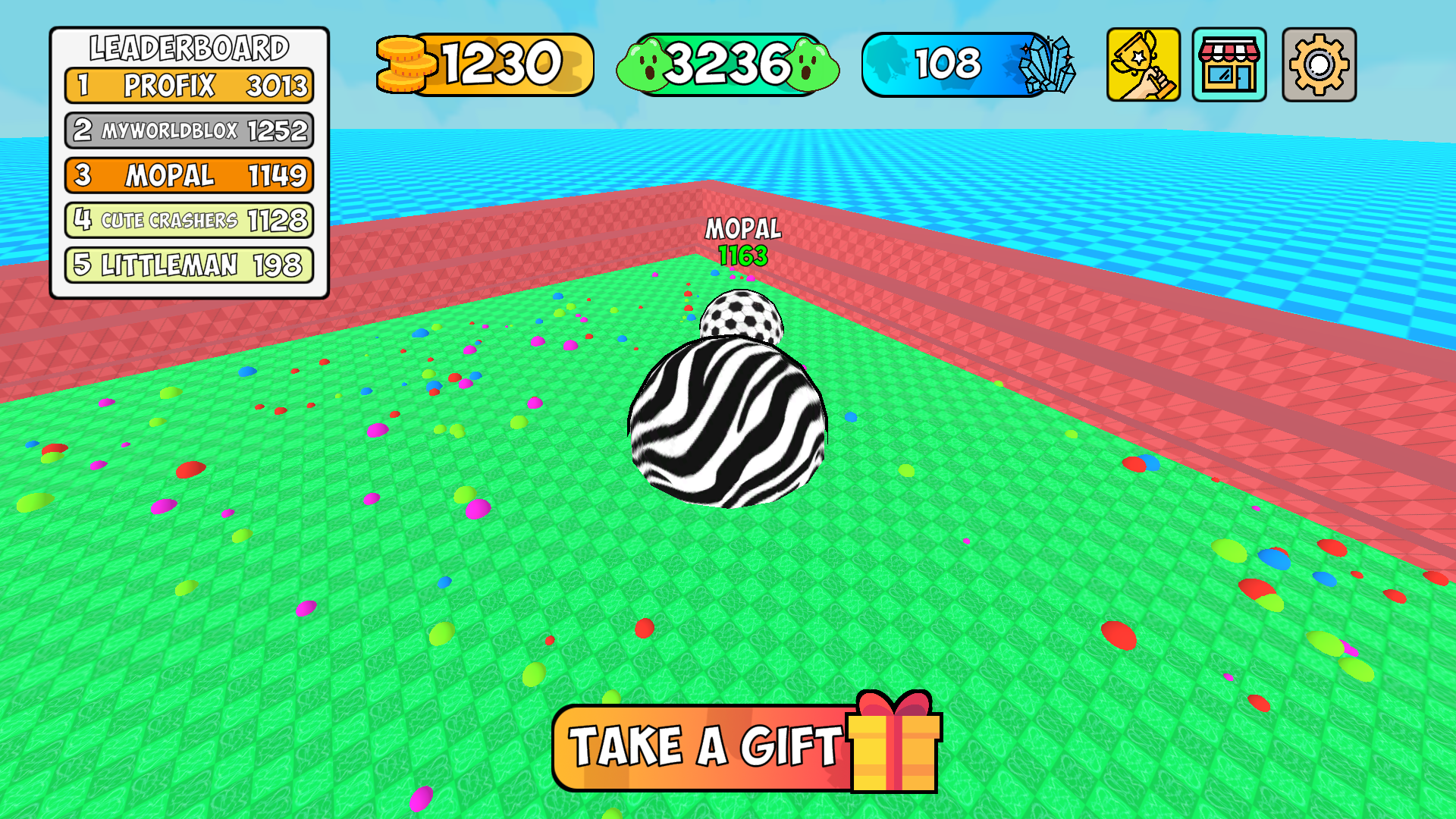Click the LEADERBOARD panel title
The height and width of the screenshot is (819, 1456).
pos(190,47)
